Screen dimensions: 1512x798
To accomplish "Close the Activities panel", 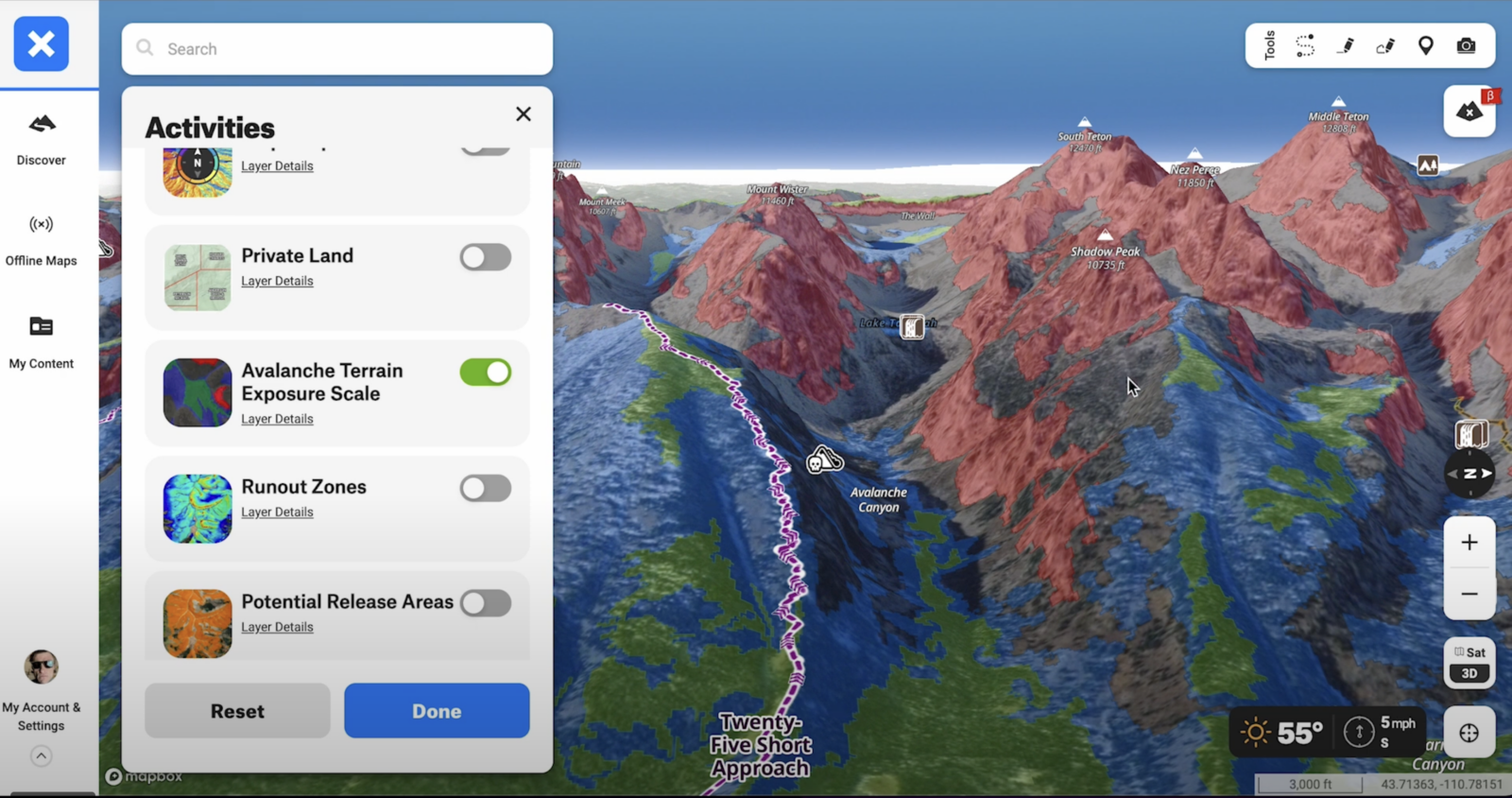I will 524,114.
